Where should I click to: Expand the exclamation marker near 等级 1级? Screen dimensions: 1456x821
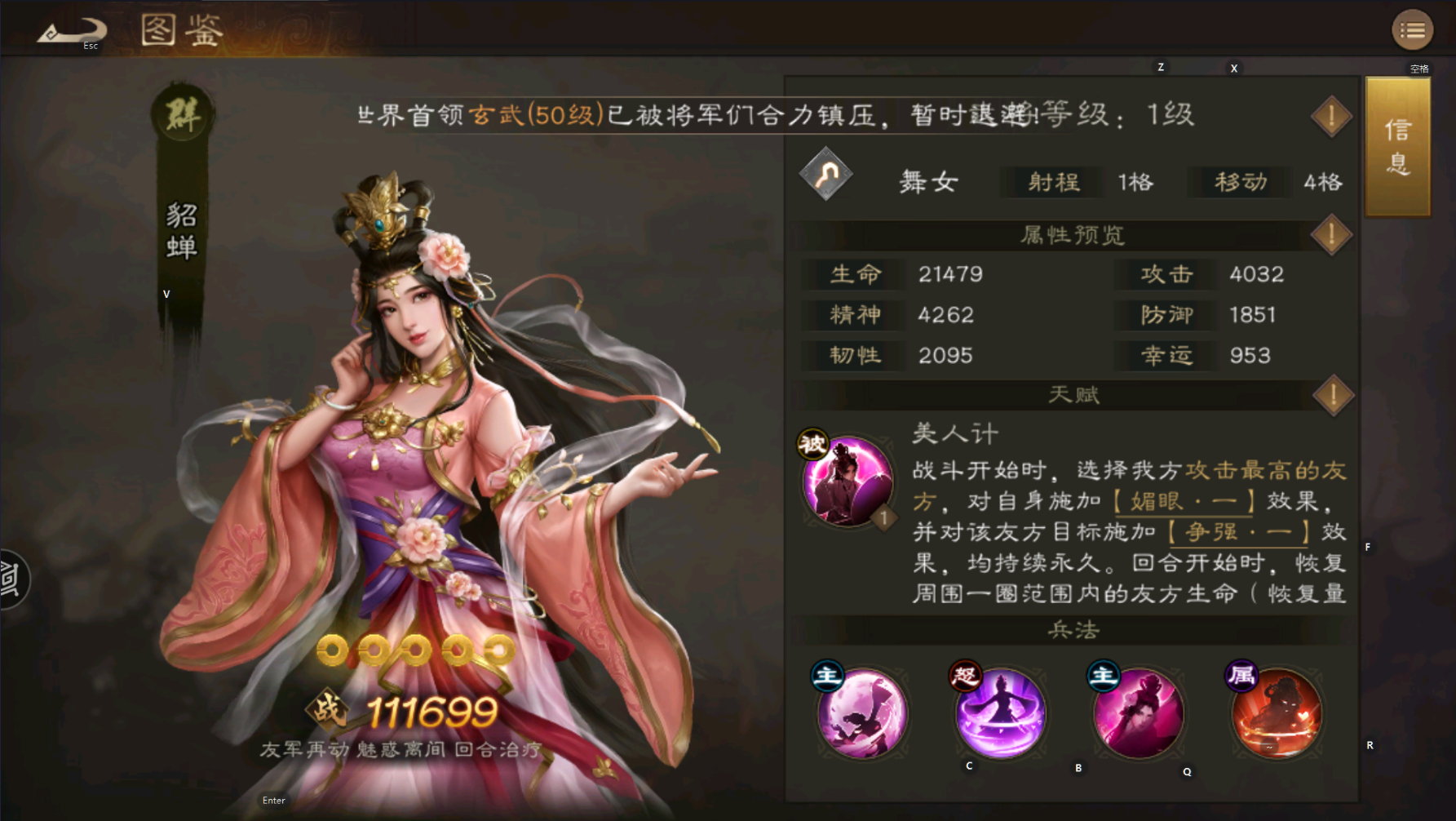click(1332, 115)
